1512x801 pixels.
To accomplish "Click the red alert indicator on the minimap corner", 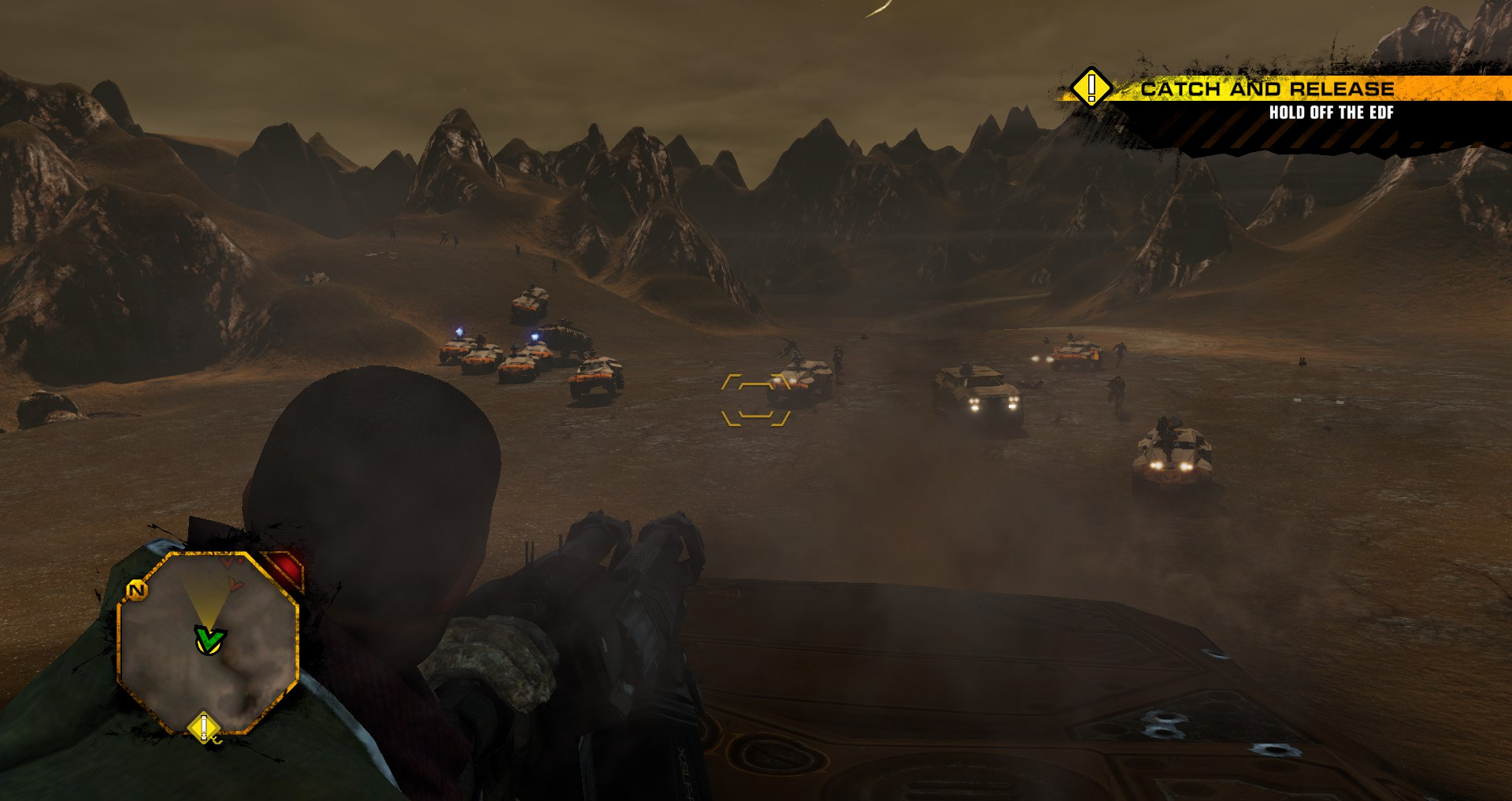I will coord(285,568).
